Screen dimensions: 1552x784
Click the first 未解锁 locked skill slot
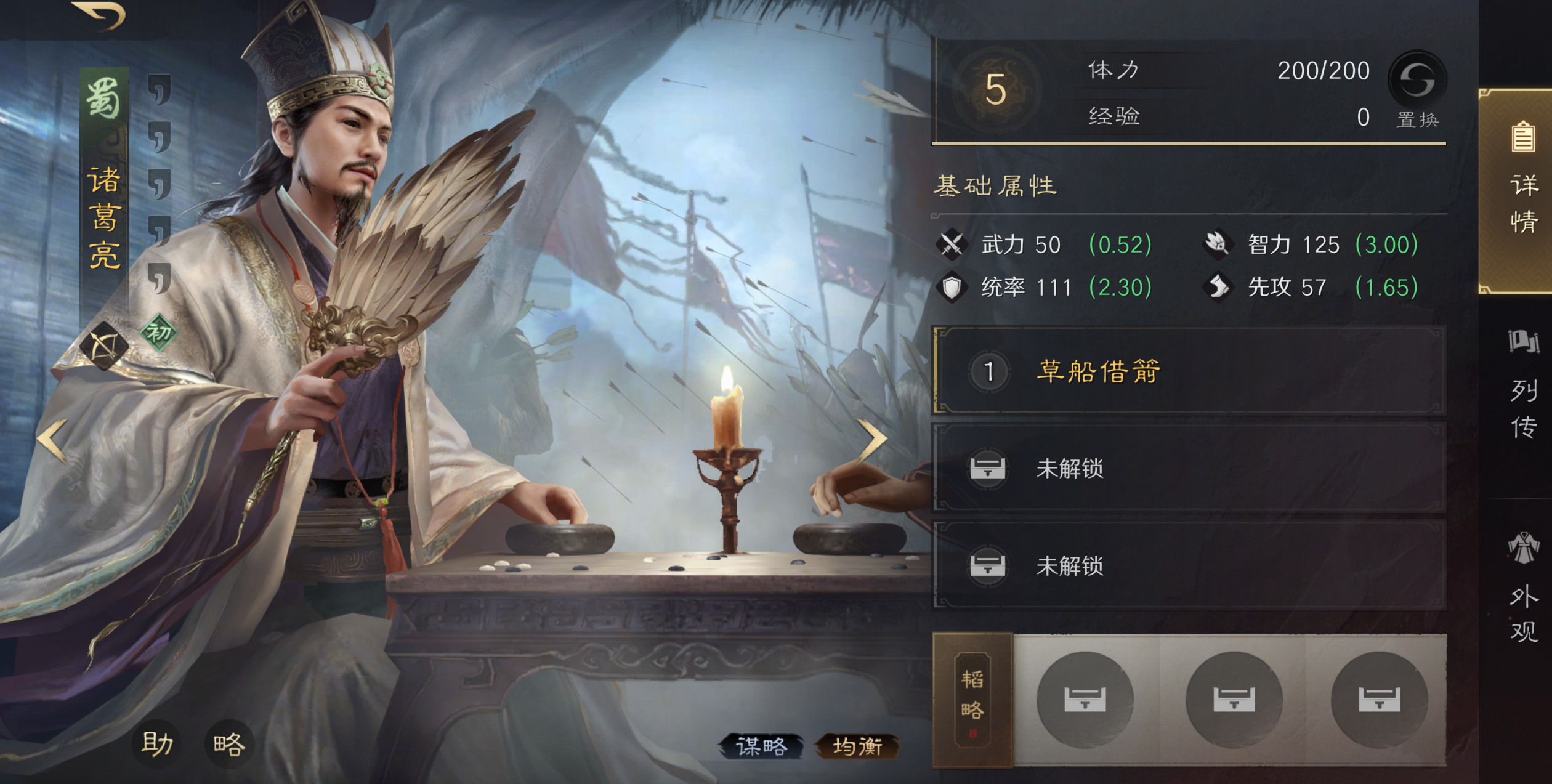point(1207,468)
